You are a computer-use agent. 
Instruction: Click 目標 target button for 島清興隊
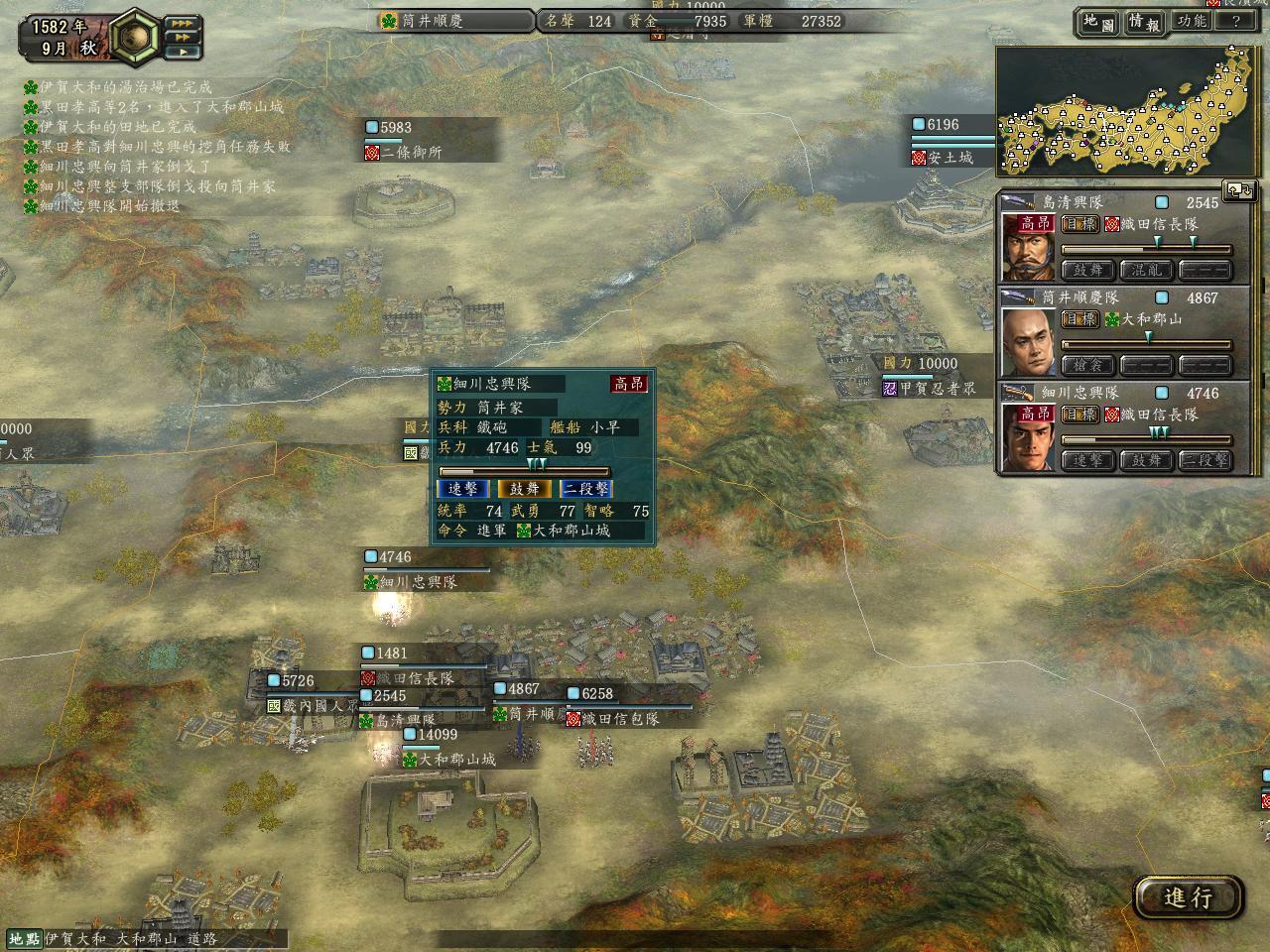pyautogui.click(x=1079, y=224)
